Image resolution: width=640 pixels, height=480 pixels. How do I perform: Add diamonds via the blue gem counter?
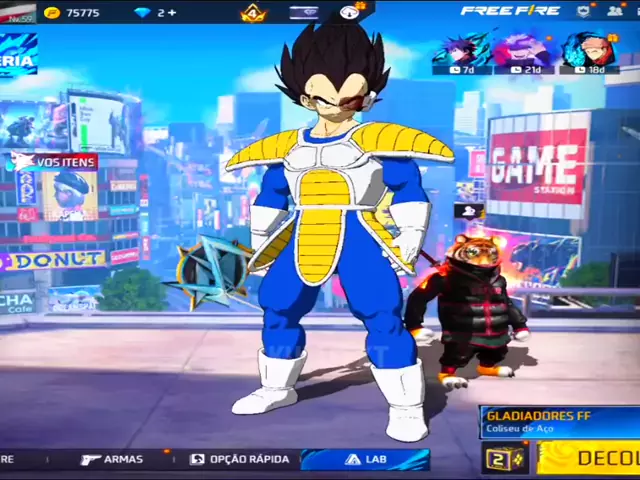click(x=155, y=12)
